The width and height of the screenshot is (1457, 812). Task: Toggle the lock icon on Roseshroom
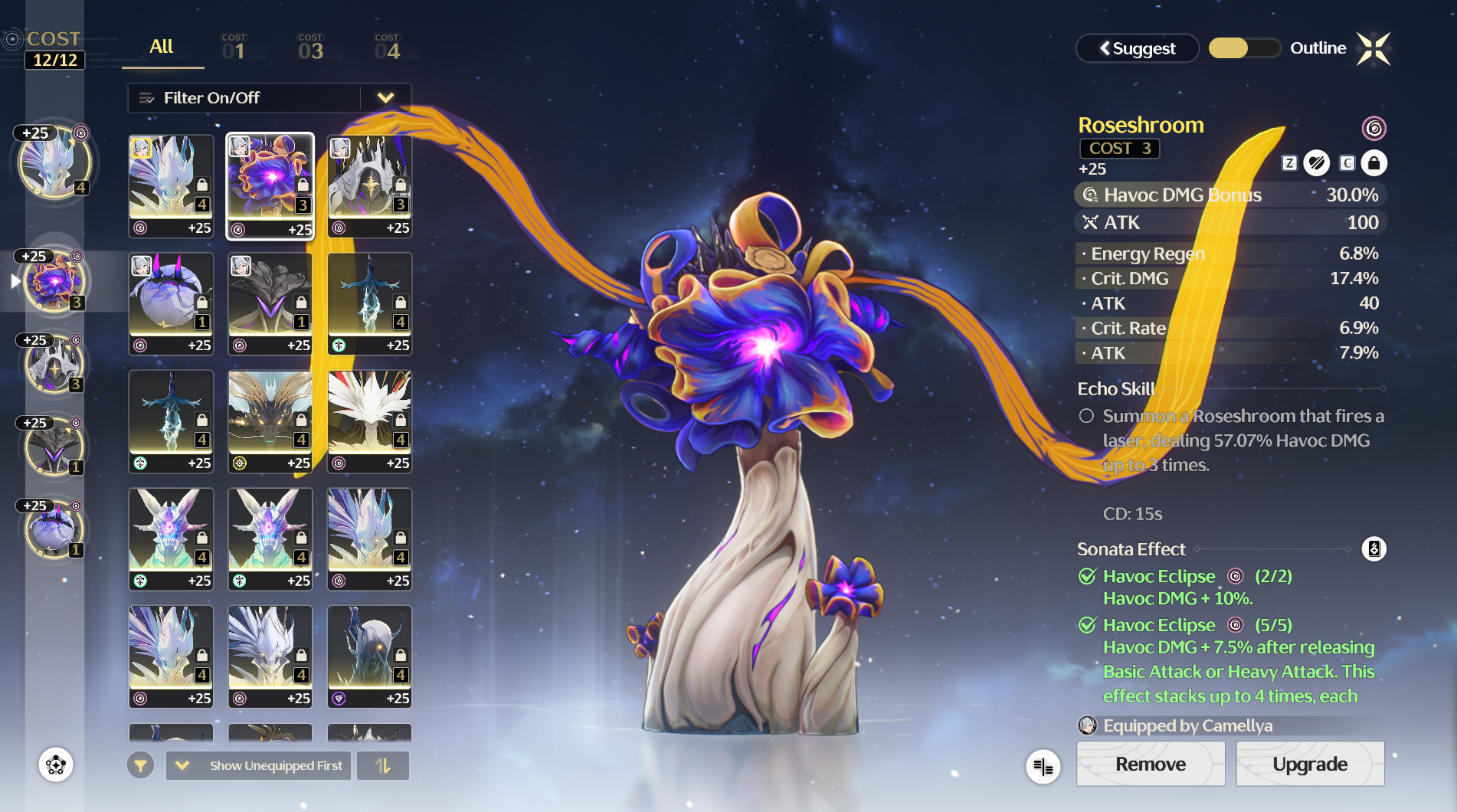coord(1374,163)
